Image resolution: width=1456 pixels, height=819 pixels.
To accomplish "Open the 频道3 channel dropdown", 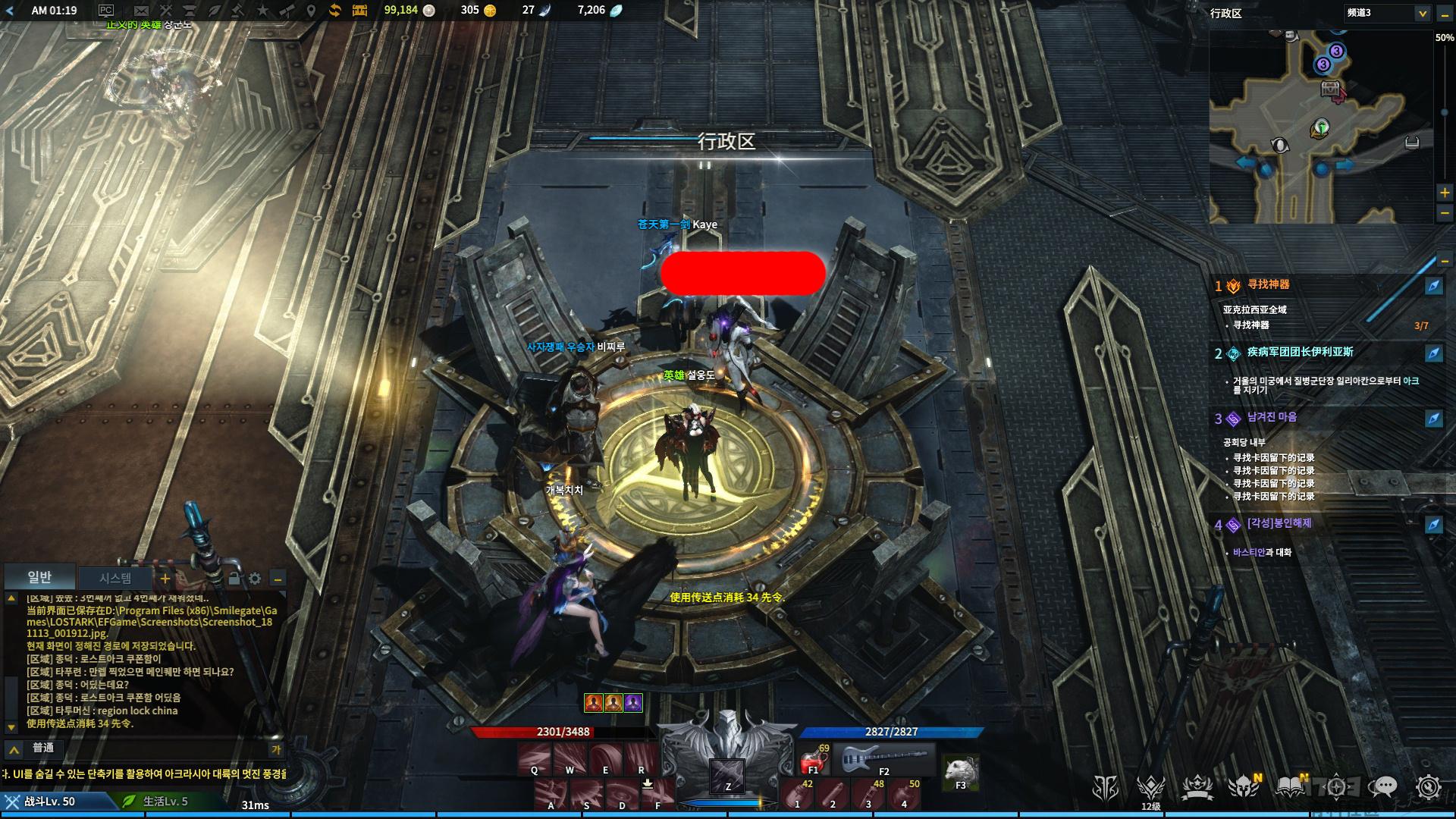I will coord(1388,13).
